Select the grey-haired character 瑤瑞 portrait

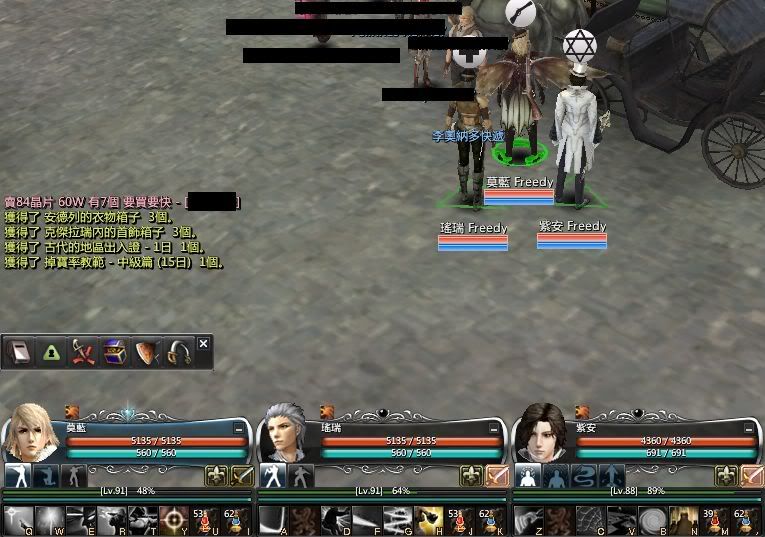(x=286, y=436)
